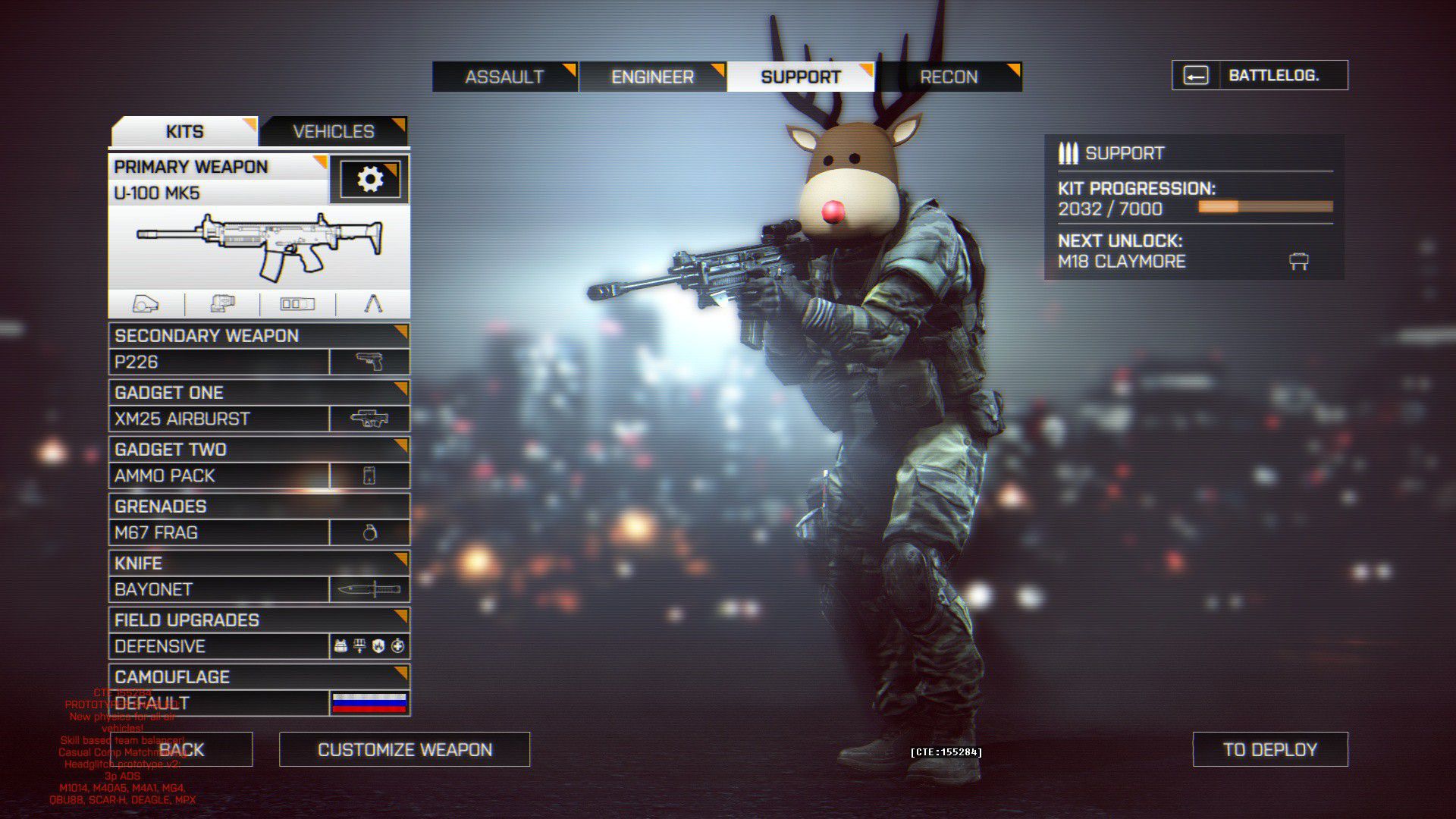1456x819 pixels.
Task: Switch to the Kits tab
Action: [x=184, y=131]
